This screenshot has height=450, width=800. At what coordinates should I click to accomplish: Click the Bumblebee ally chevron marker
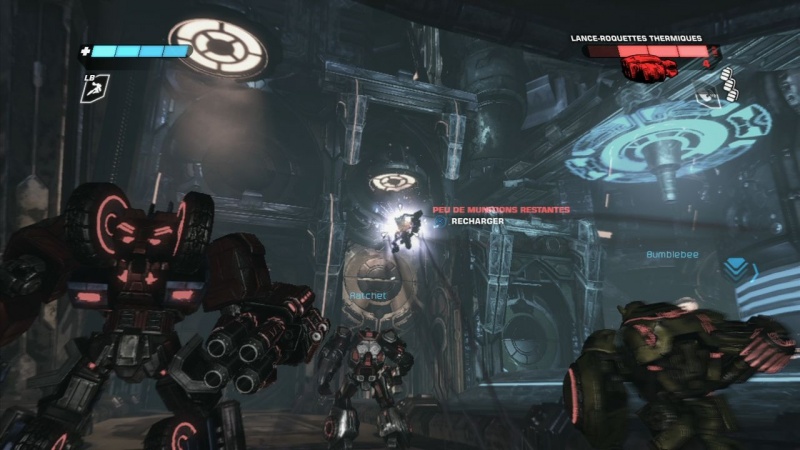tap(737, 269)
